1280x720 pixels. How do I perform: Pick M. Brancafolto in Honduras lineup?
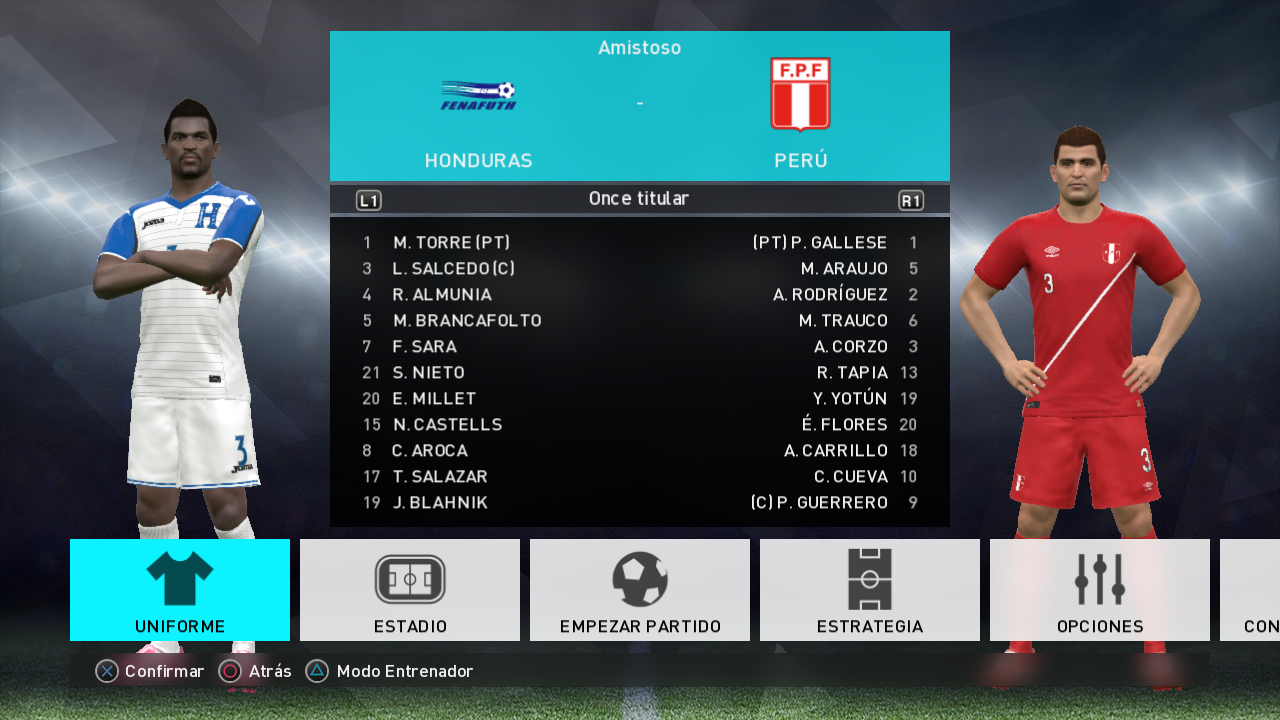(467, 321)
